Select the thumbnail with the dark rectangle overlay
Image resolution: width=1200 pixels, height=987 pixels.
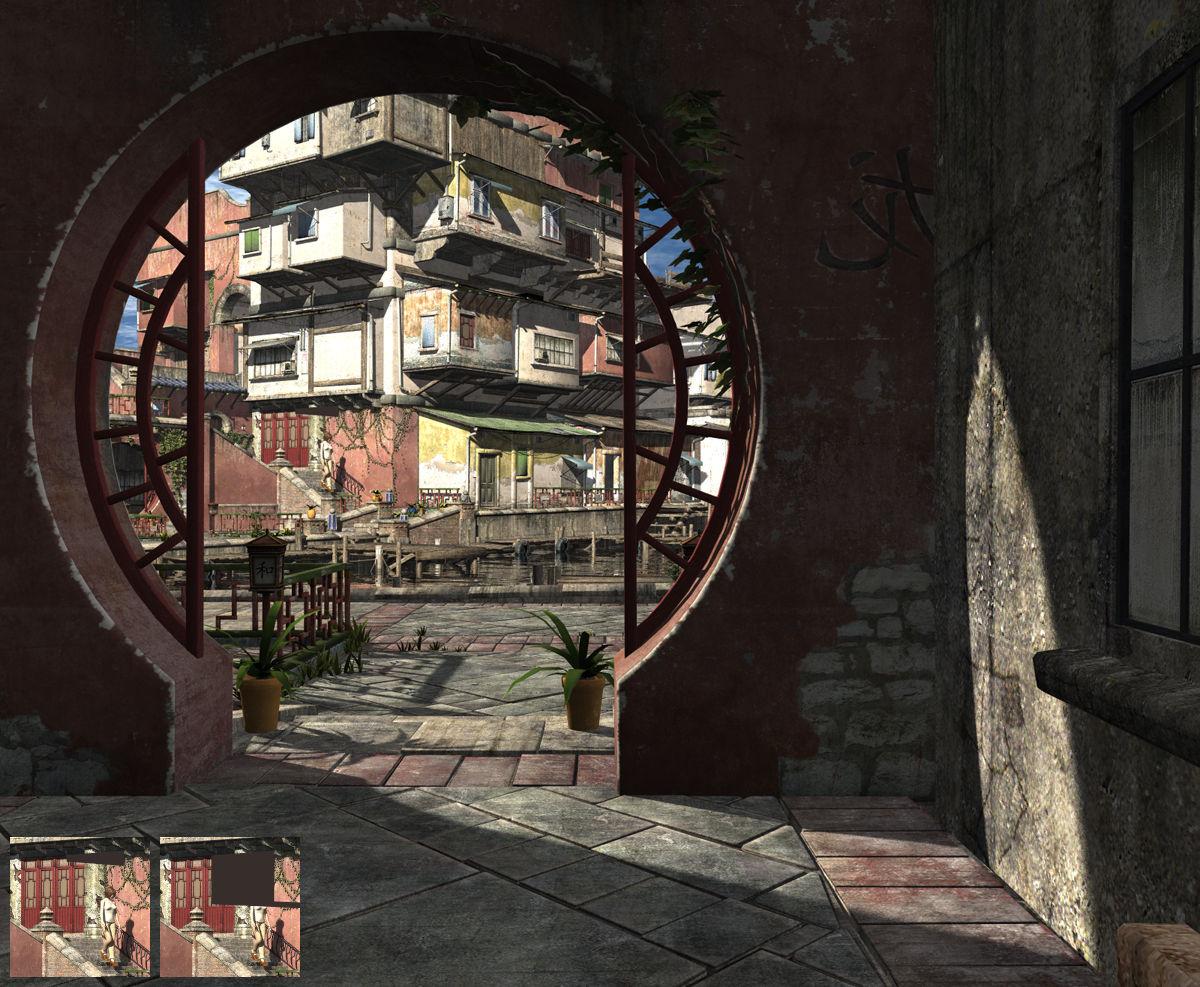click(x=230, y=906)
